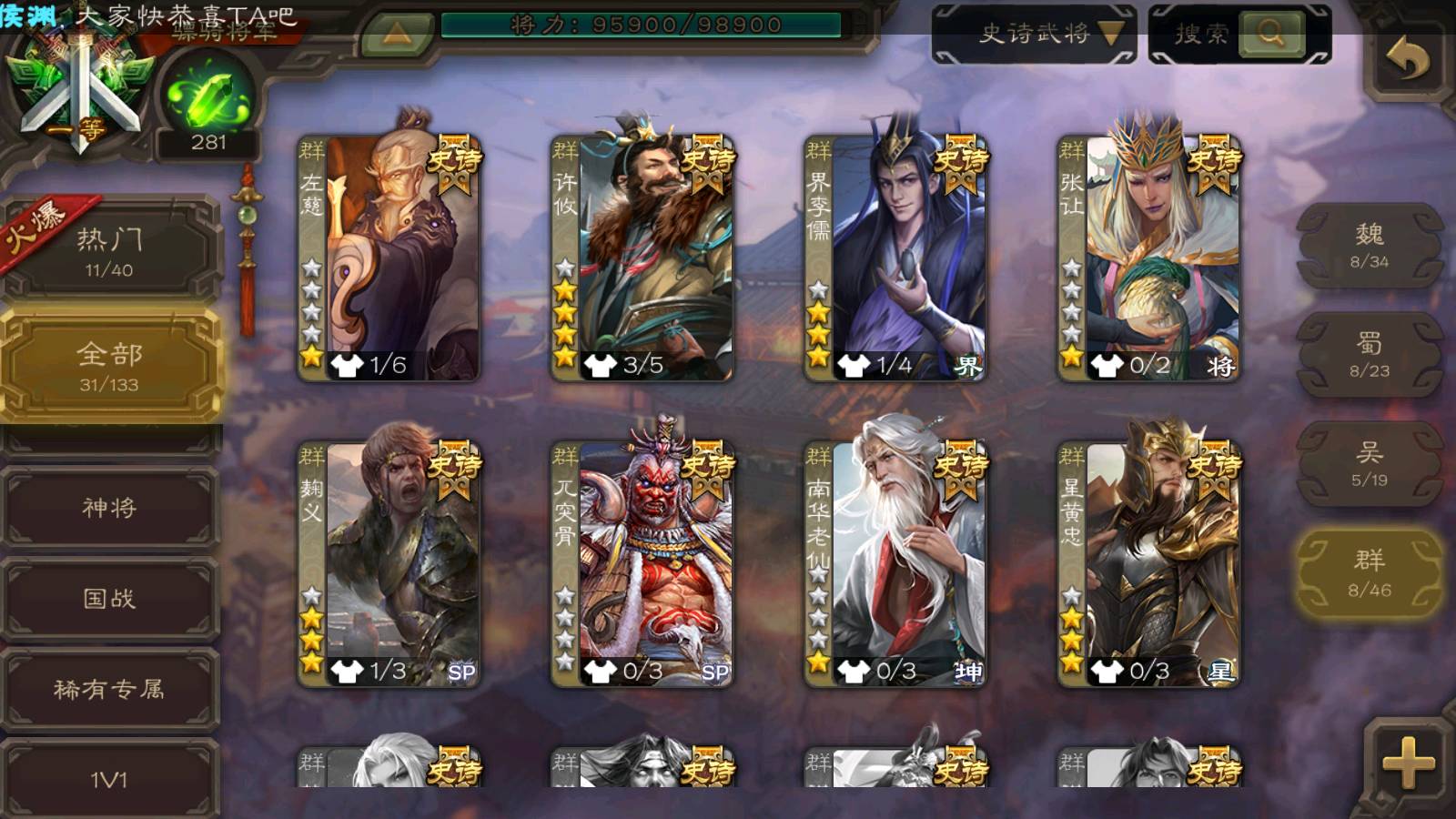Viewport: 1456px width, 819px height.
Task: Open the 1V1 category tab
Action: click(x=110, y=778)
